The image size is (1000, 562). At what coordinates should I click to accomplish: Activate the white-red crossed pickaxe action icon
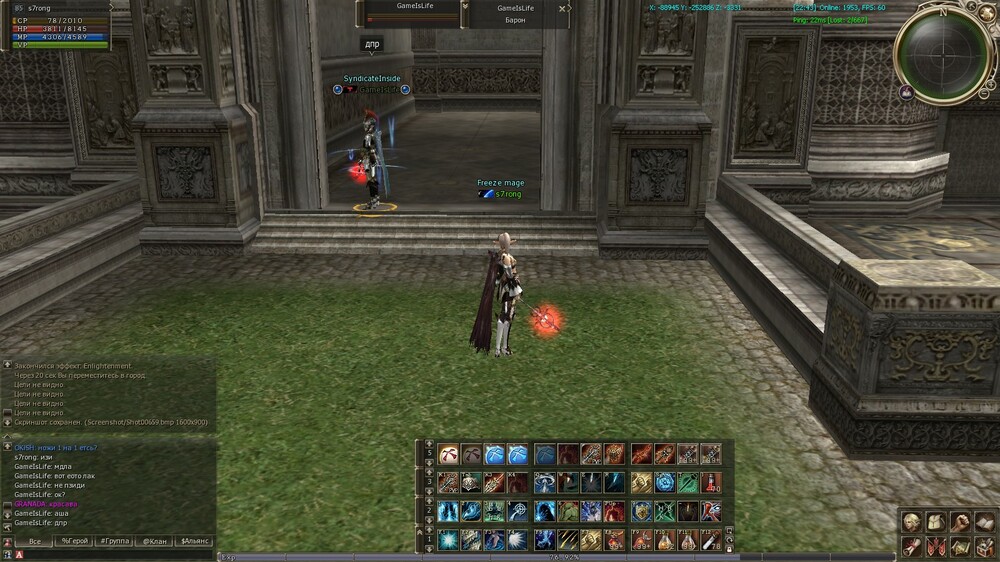pos(447,454)
